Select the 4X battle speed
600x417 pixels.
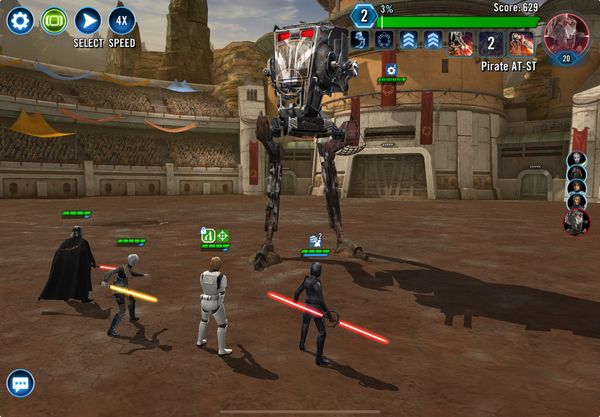[122, 20]
